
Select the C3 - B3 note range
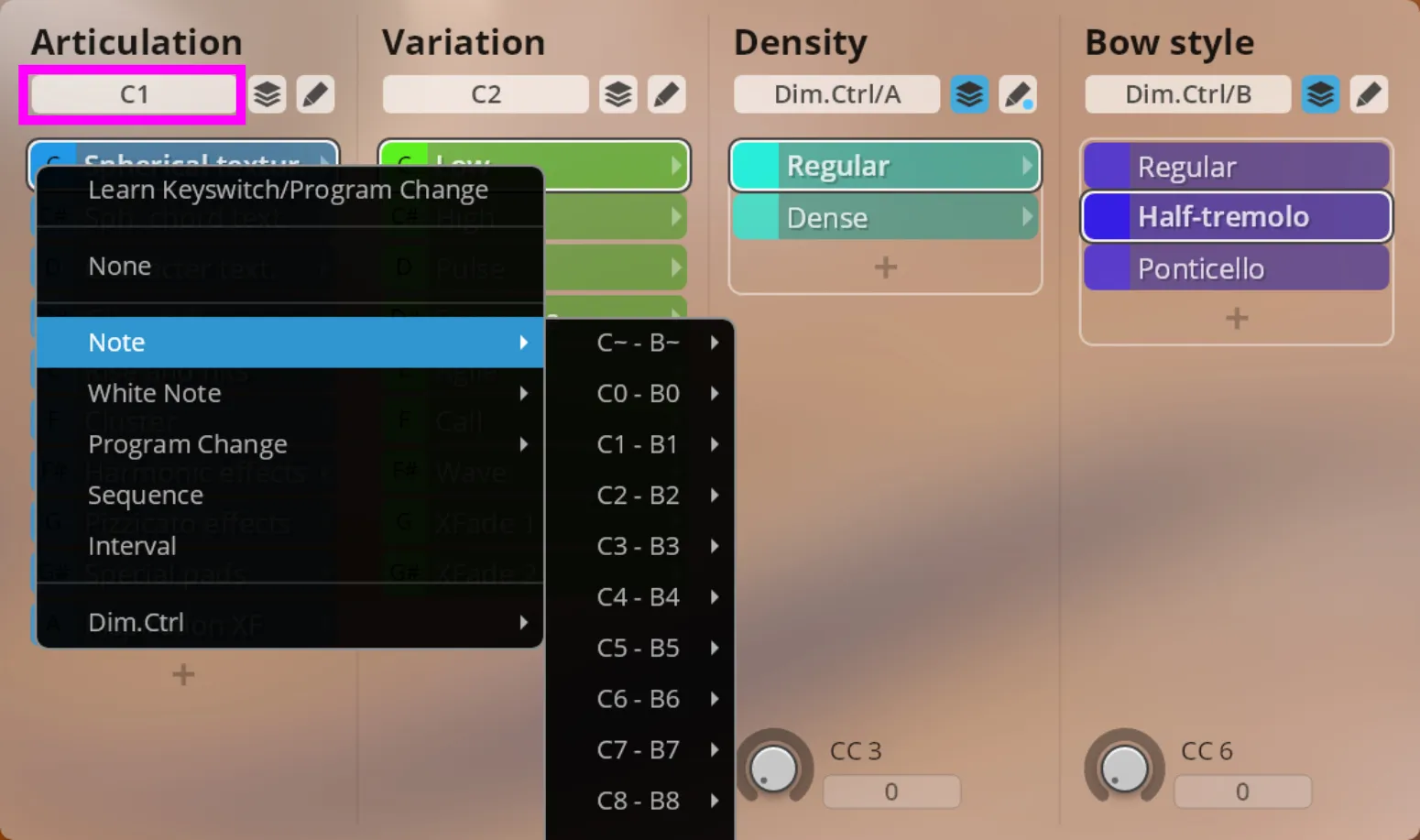639,546
